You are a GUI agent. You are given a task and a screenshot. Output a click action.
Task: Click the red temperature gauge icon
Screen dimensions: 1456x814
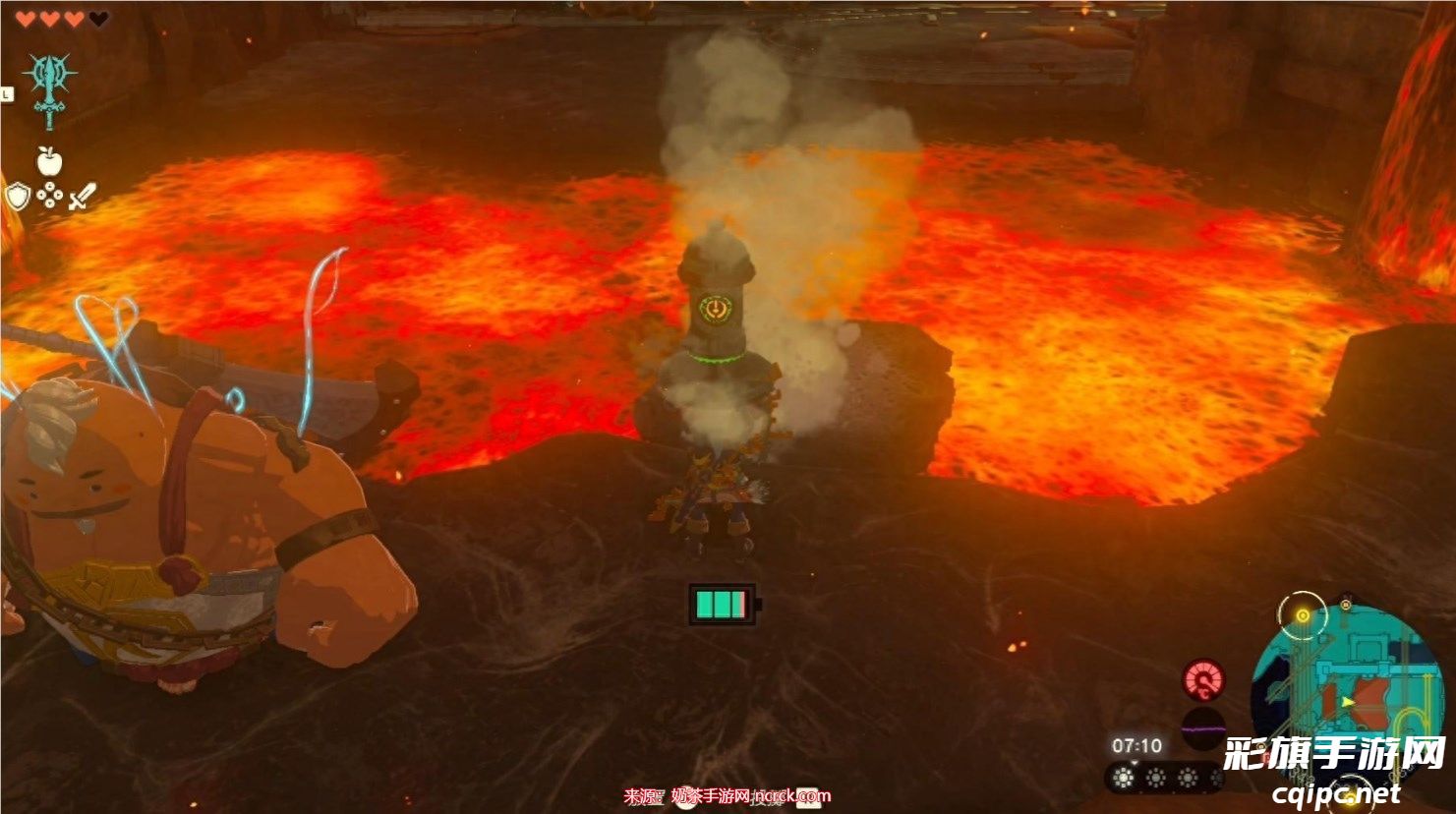[x=1203, y=680]
